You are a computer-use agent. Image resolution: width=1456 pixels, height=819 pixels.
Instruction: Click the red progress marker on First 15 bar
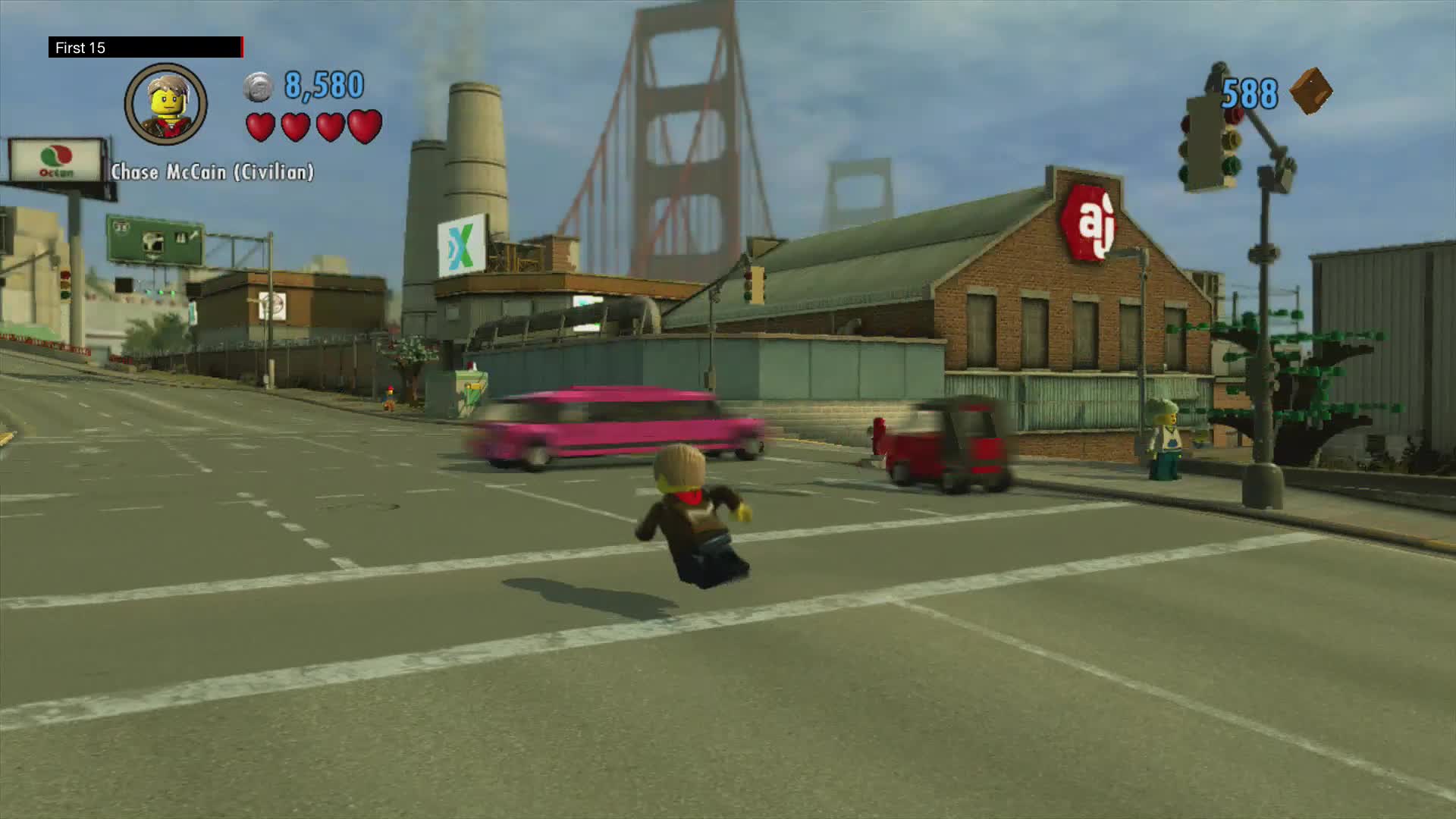(x=241, y=47)
